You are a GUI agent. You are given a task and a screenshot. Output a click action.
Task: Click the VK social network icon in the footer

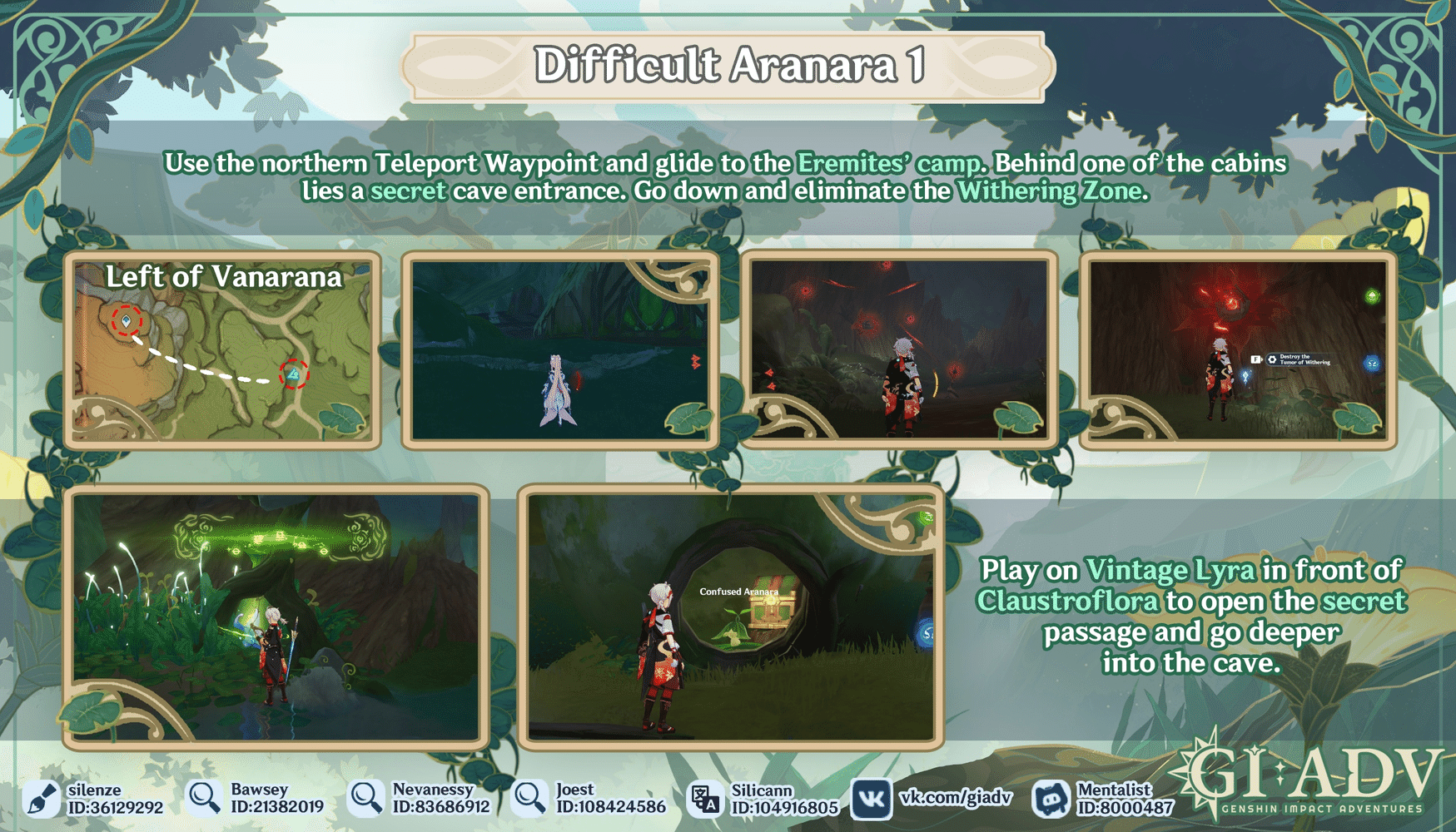pyautogui.click(x=872, y=800)
